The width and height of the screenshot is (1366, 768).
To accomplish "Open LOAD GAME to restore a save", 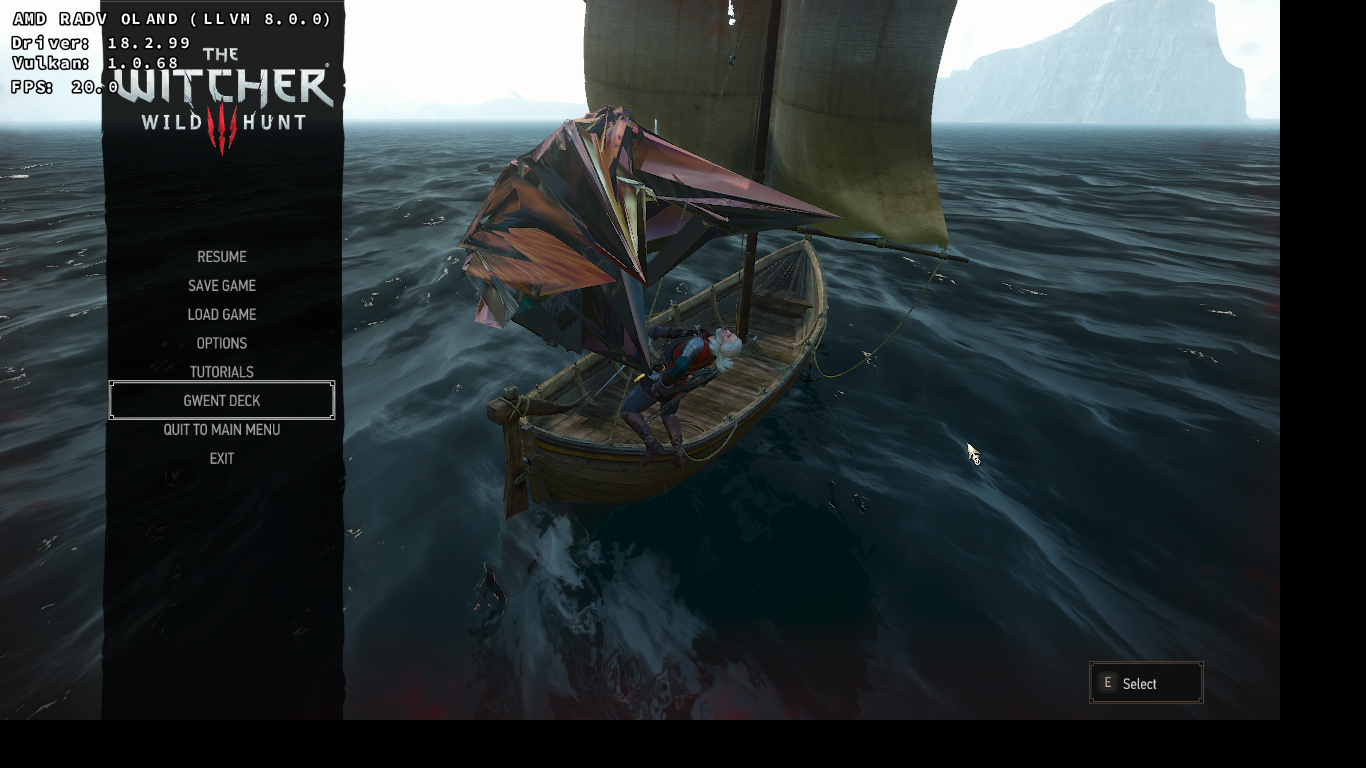I will point(221,314).
